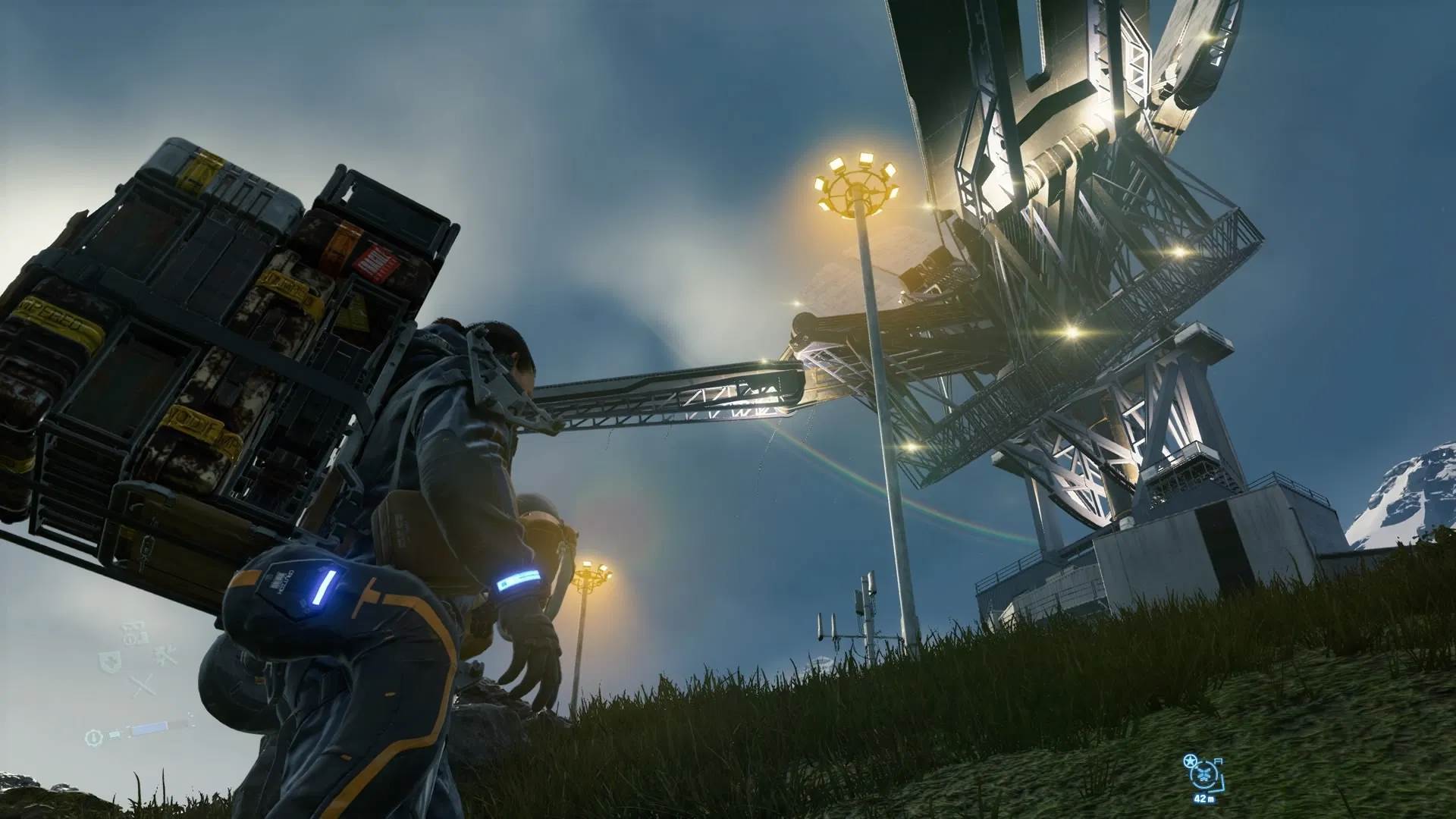Select the shield medkit icon in the HUD
The height and width of the screenshot is (819, 1456).
click(109, 661)
